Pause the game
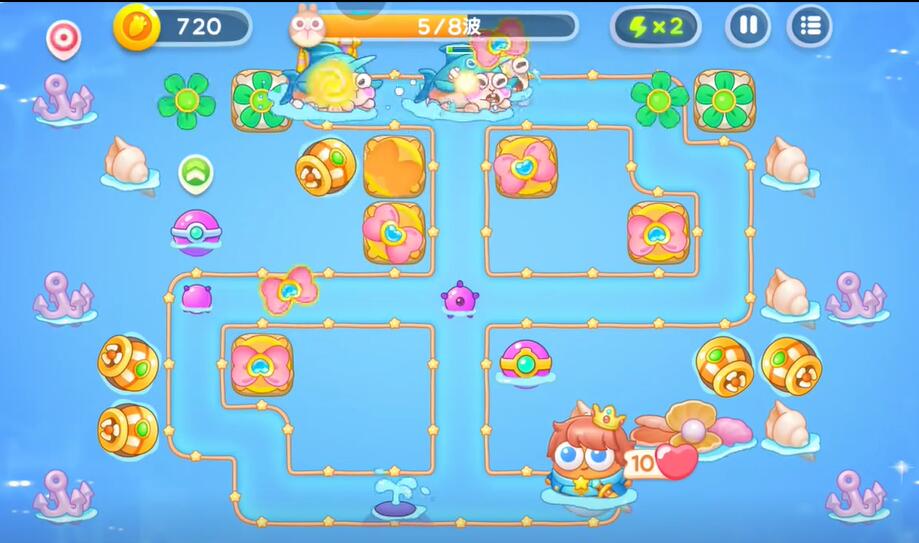This screenshot has width=919, height=543. [748, 26]
